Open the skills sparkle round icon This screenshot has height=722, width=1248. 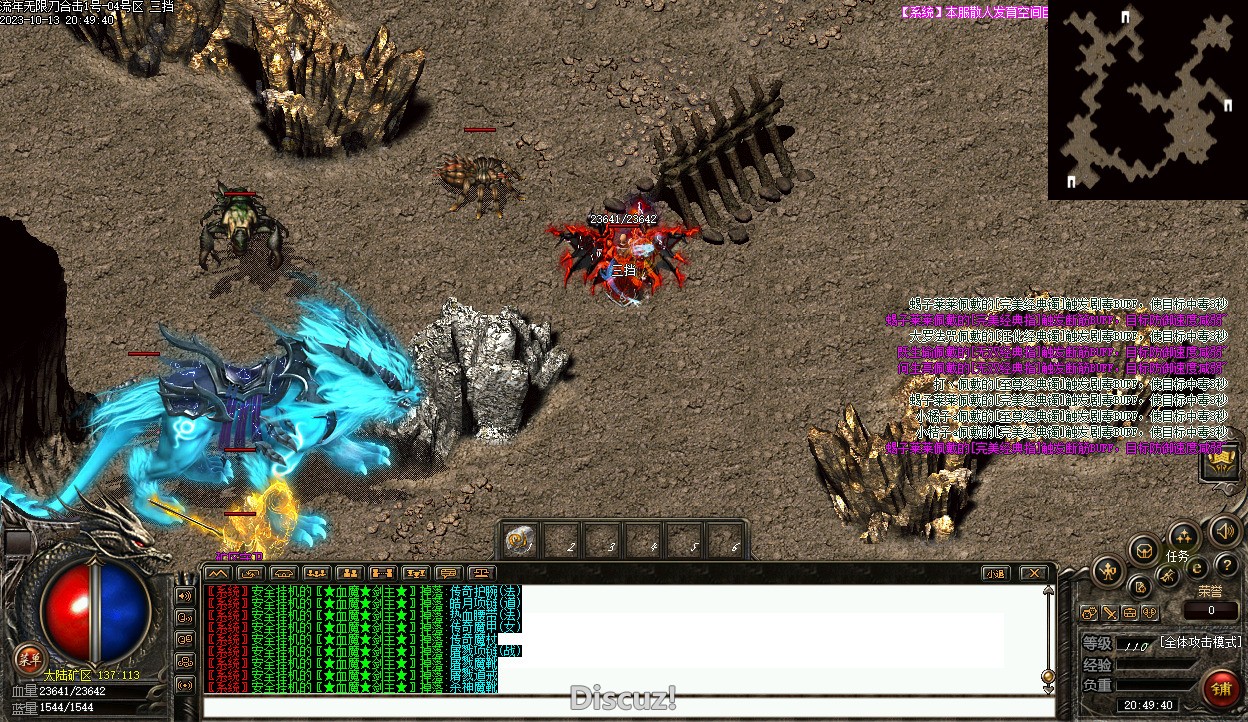(1184, 535)
